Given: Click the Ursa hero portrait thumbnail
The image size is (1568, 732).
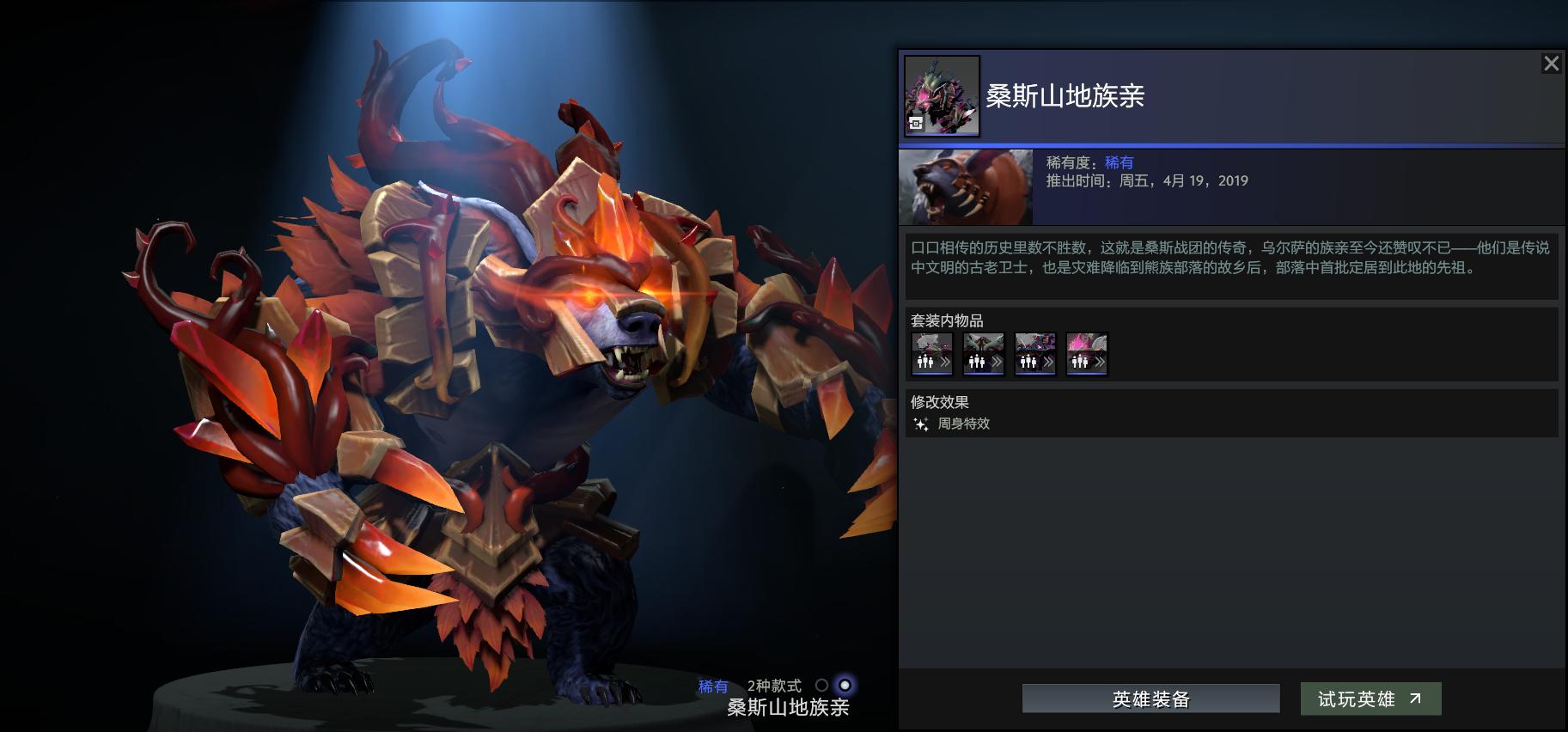Looking at the screenshot, I should 965,186.
